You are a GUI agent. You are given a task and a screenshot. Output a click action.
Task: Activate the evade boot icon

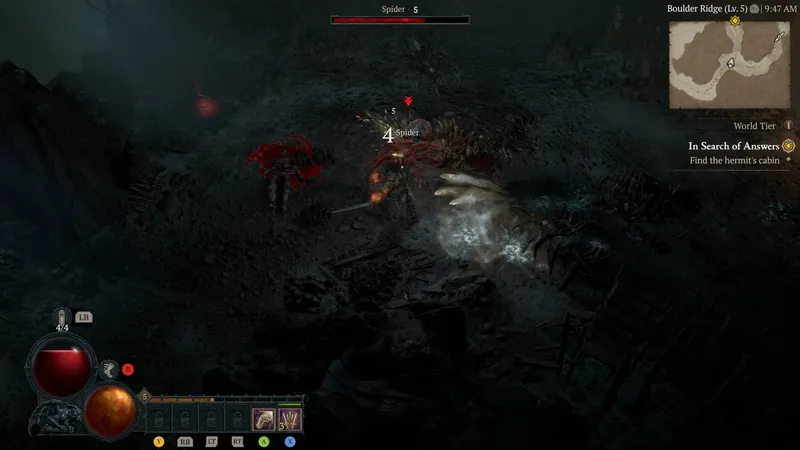pos(109,370)
